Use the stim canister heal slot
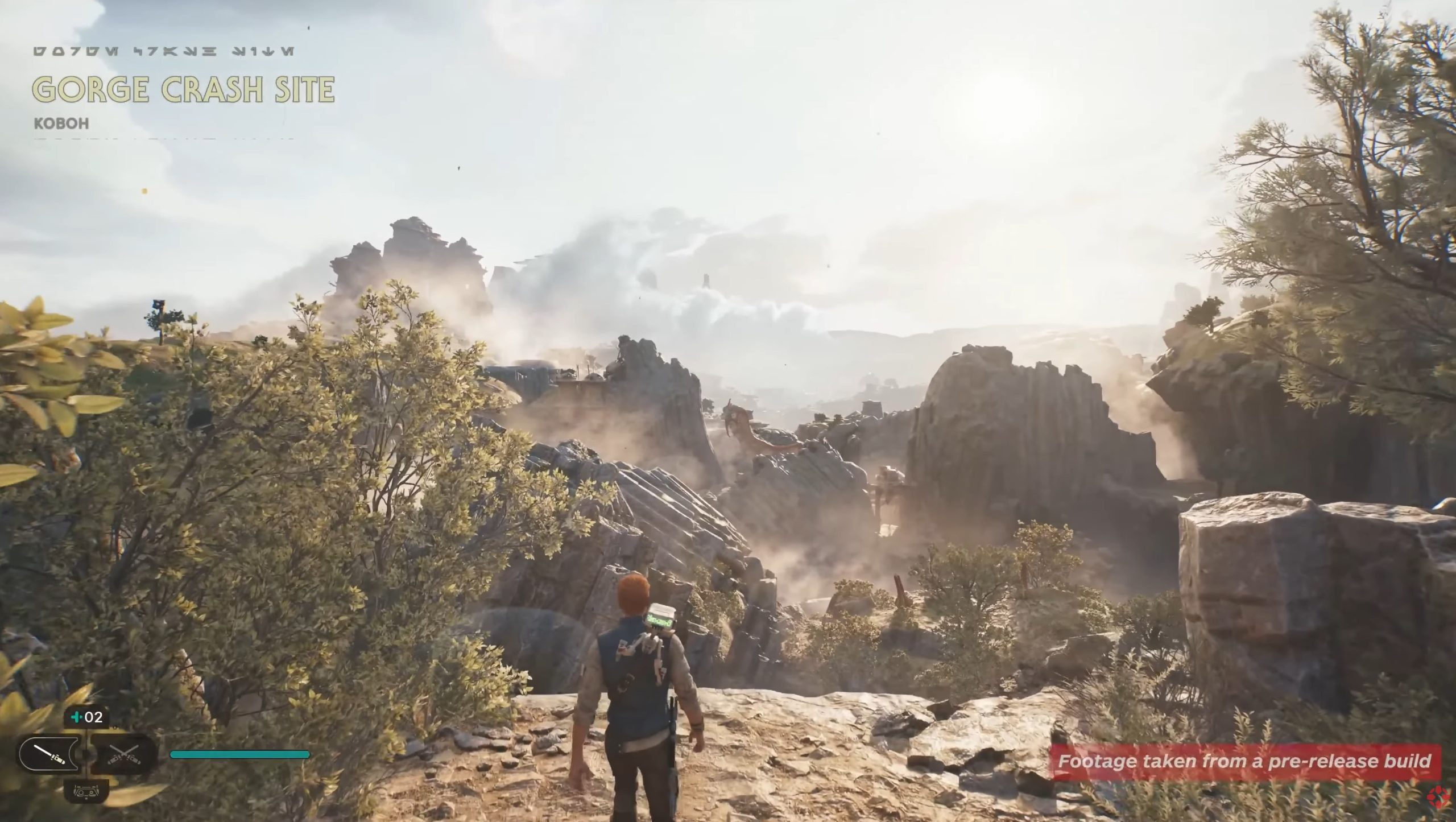This screenshot has height=822, width=1456. point(87,717)
